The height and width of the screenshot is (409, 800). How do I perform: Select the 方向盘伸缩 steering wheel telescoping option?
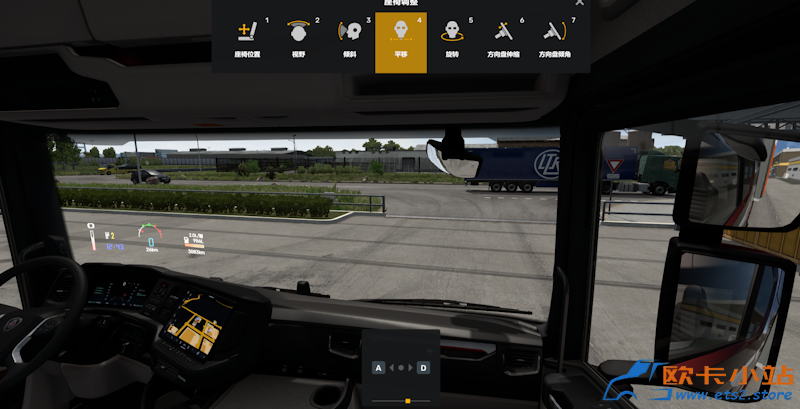tap(504, 39)
